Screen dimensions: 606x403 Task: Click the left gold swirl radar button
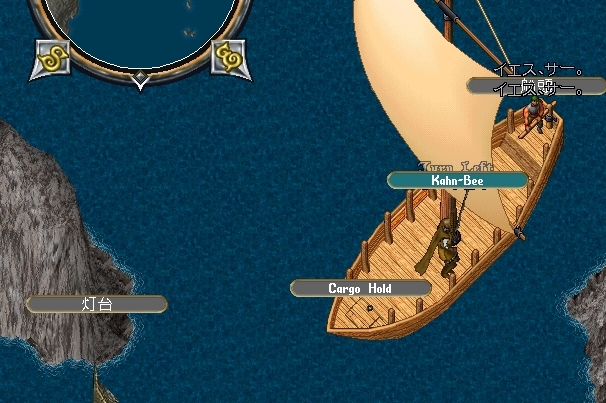(52, 58)
